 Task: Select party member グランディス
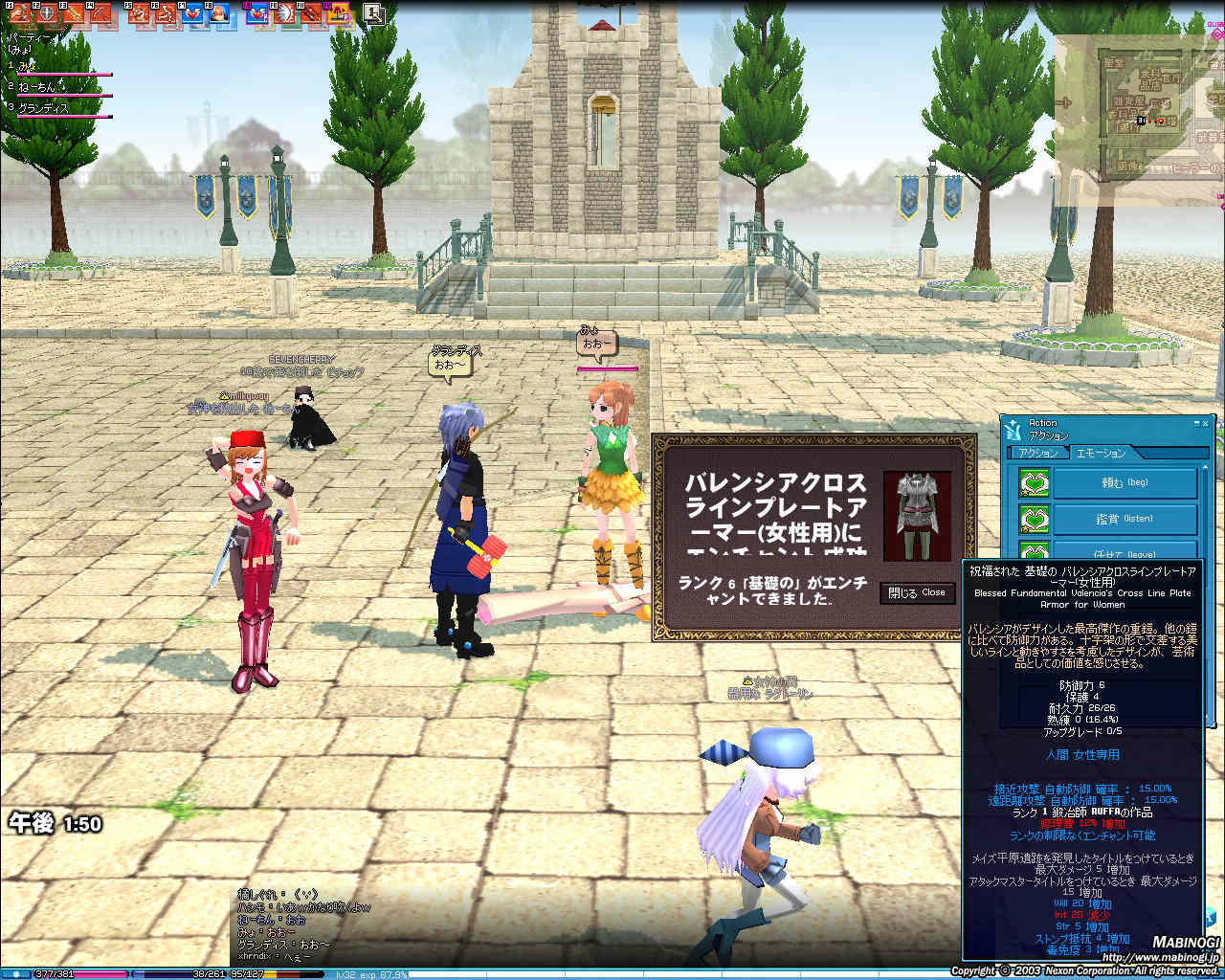click(43, 108)
